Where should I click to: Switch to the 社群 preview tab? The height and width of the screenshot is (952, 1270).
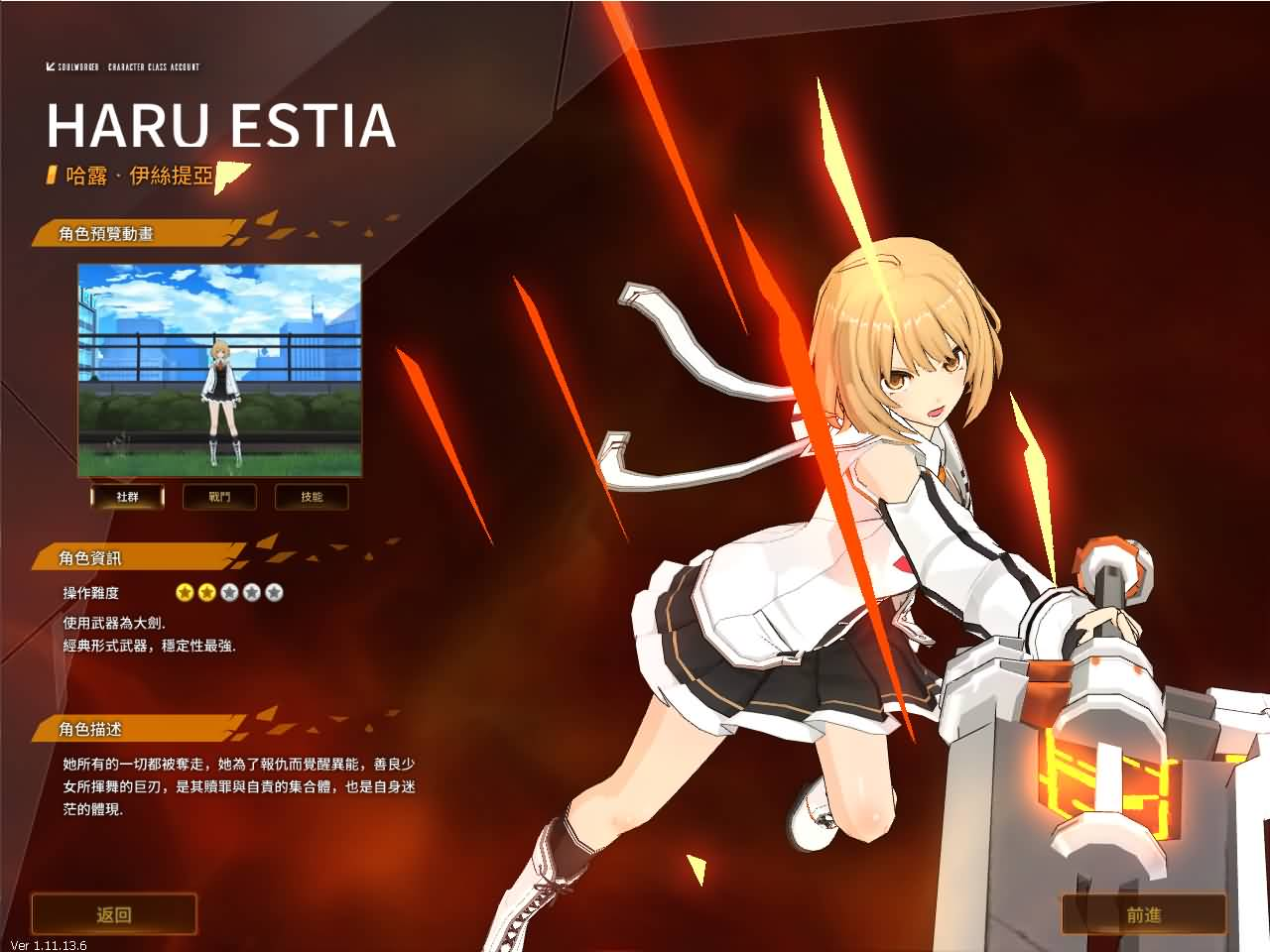point(127,496)
